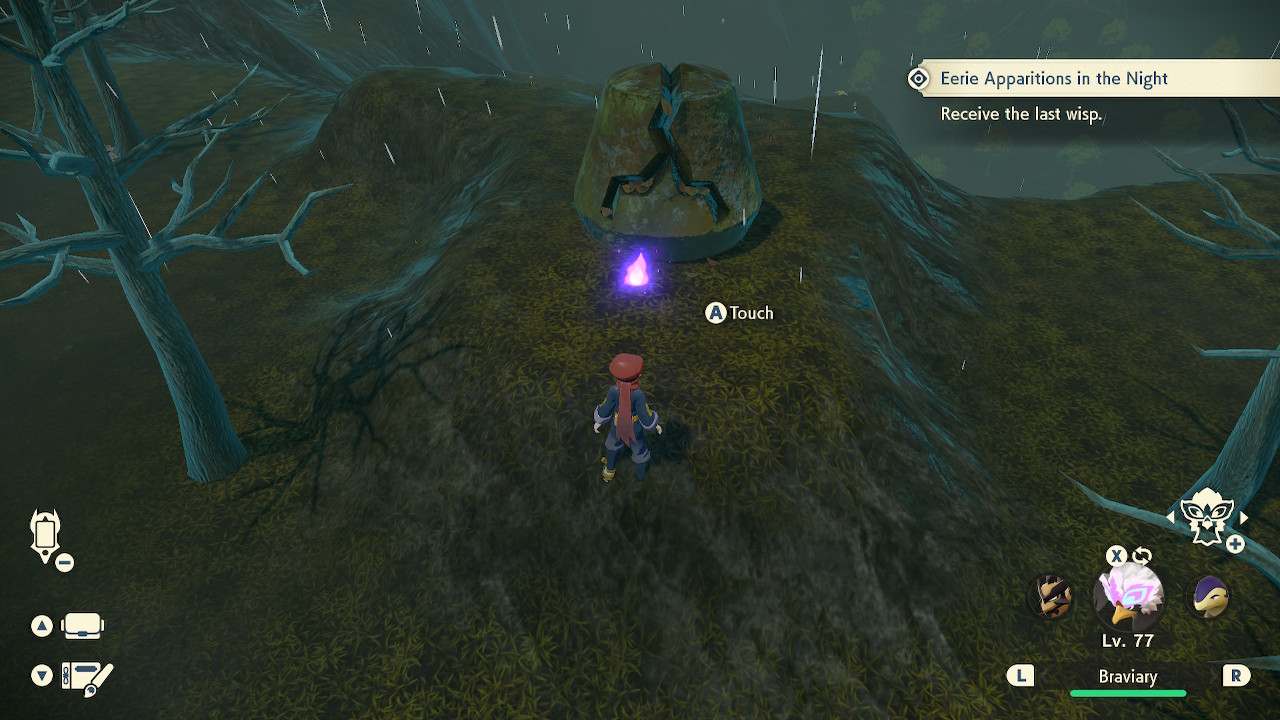Click the quest marker diamond icon

click(919, 78)
